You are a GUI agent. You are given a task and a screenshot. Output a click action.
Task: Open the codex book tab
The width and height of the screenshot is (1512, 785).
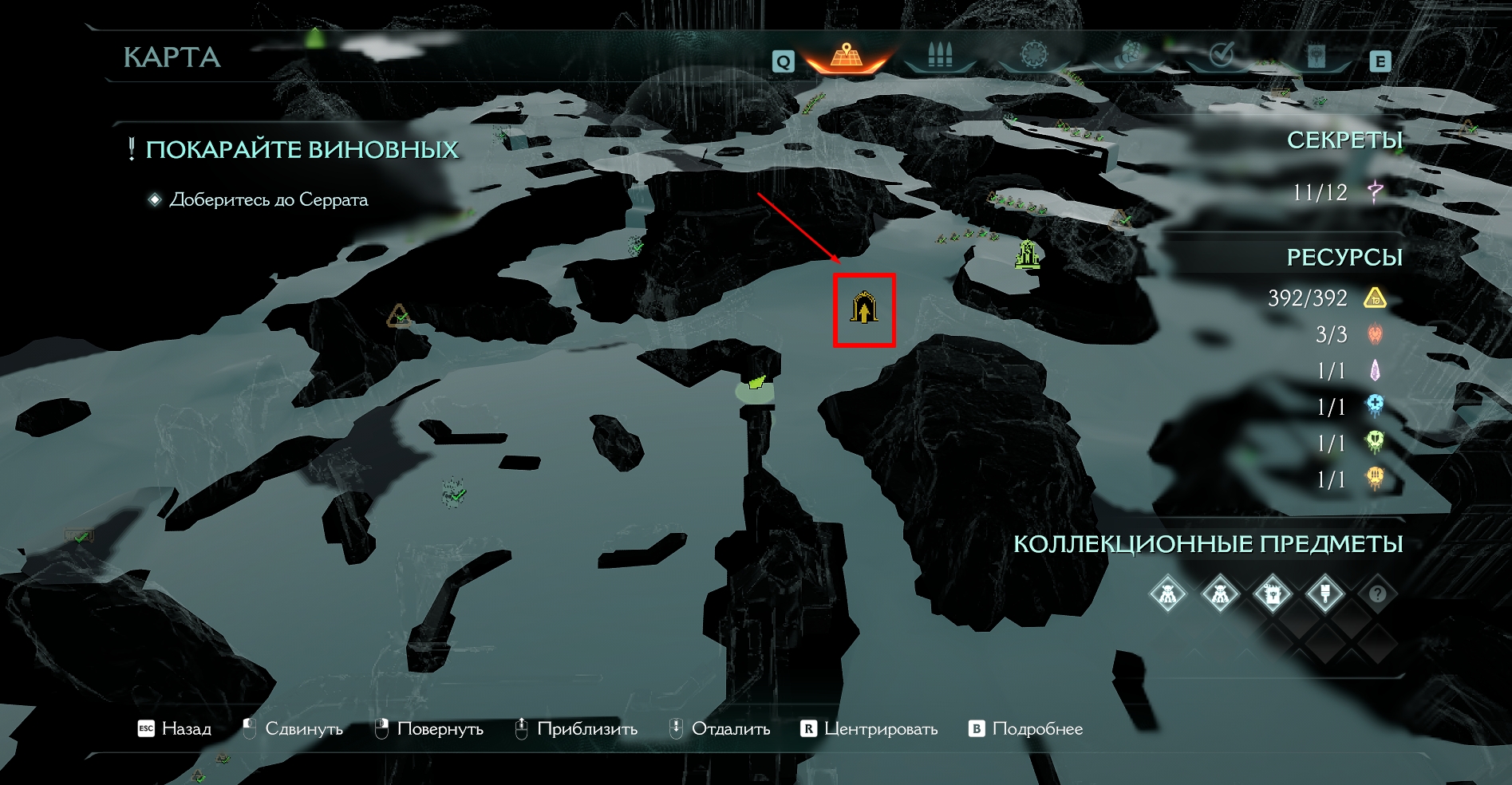click(x=1316, y=57)
